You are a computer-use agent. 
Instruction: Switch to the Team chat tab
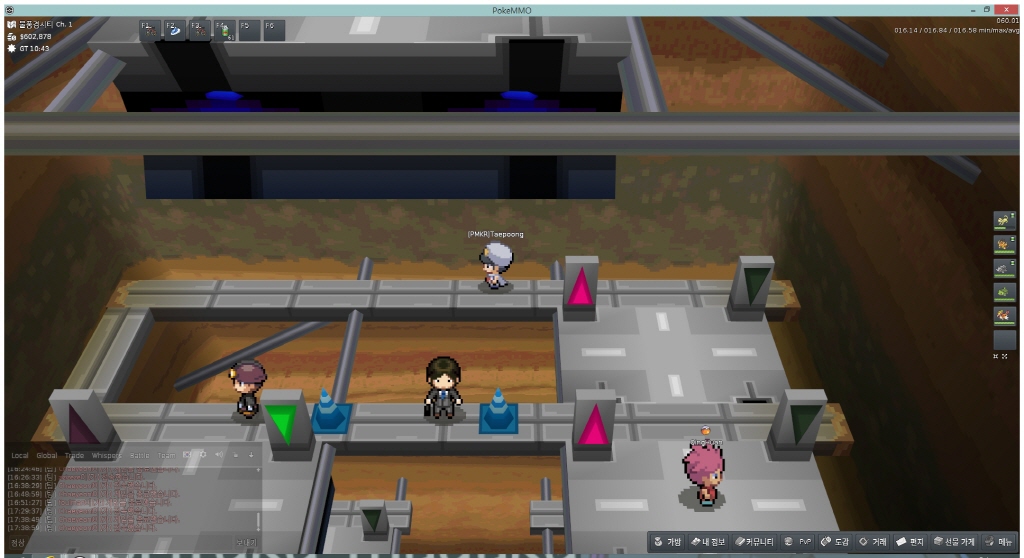pos(166,455)
